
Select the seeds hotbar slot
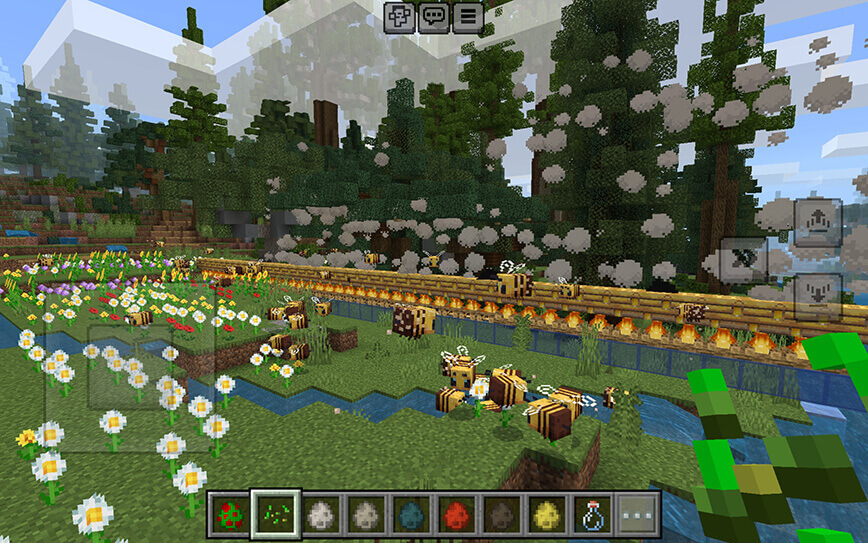click(x=273, y=514)
